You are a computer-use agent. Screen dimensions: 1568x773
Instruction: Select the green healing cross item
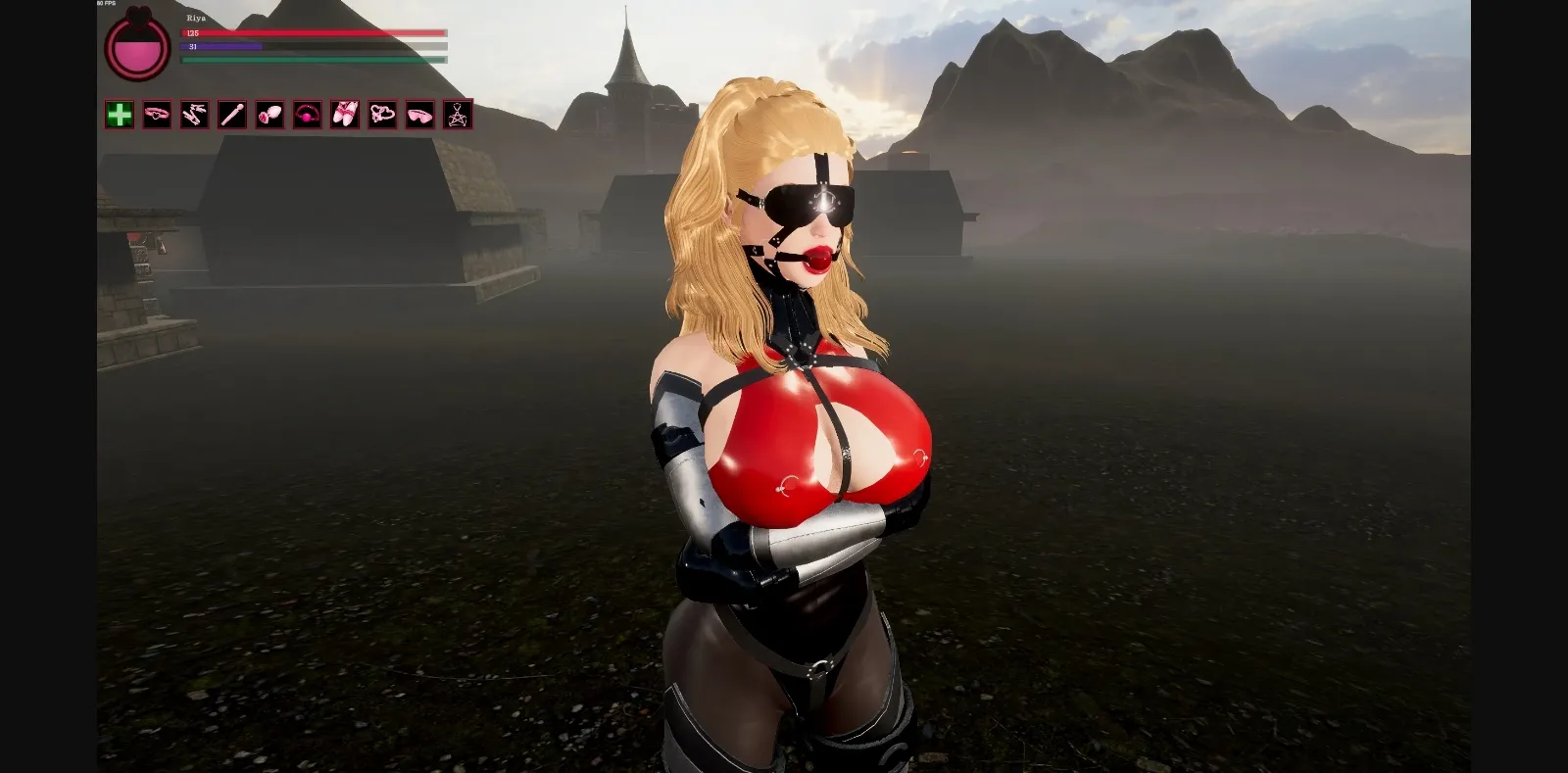pyautogui.click(x=120, y=116)
